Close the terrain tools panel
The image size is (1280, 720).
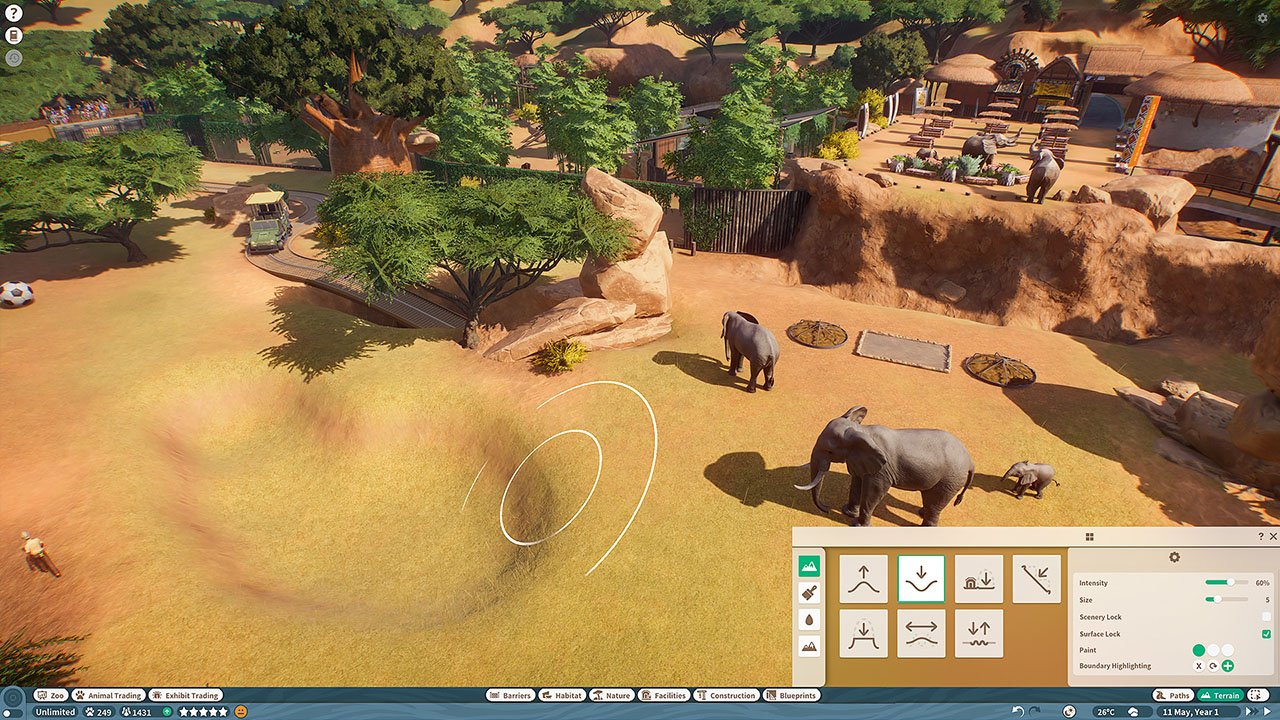[1273, 537]
